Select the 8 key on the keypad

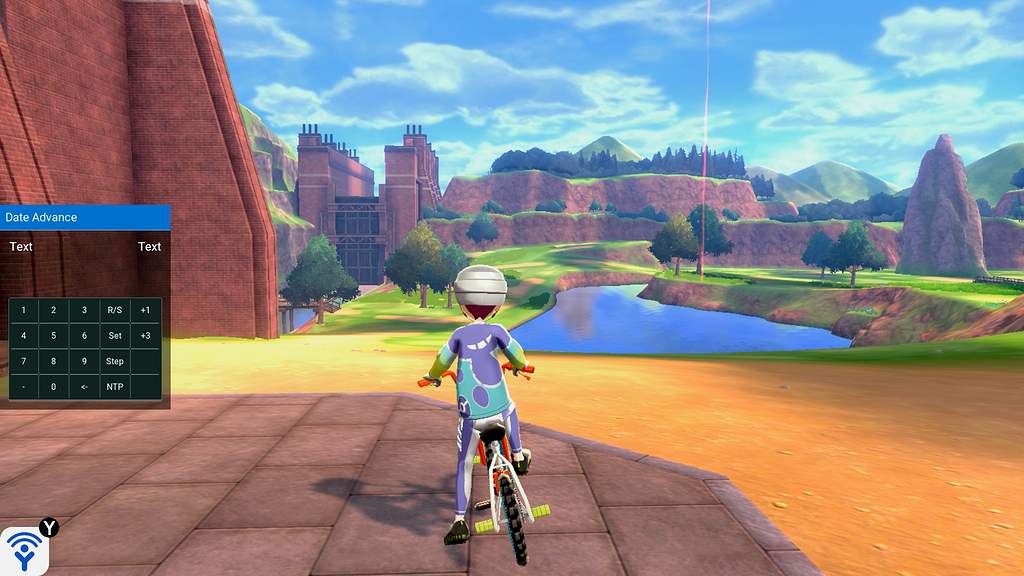coord(54,361)
